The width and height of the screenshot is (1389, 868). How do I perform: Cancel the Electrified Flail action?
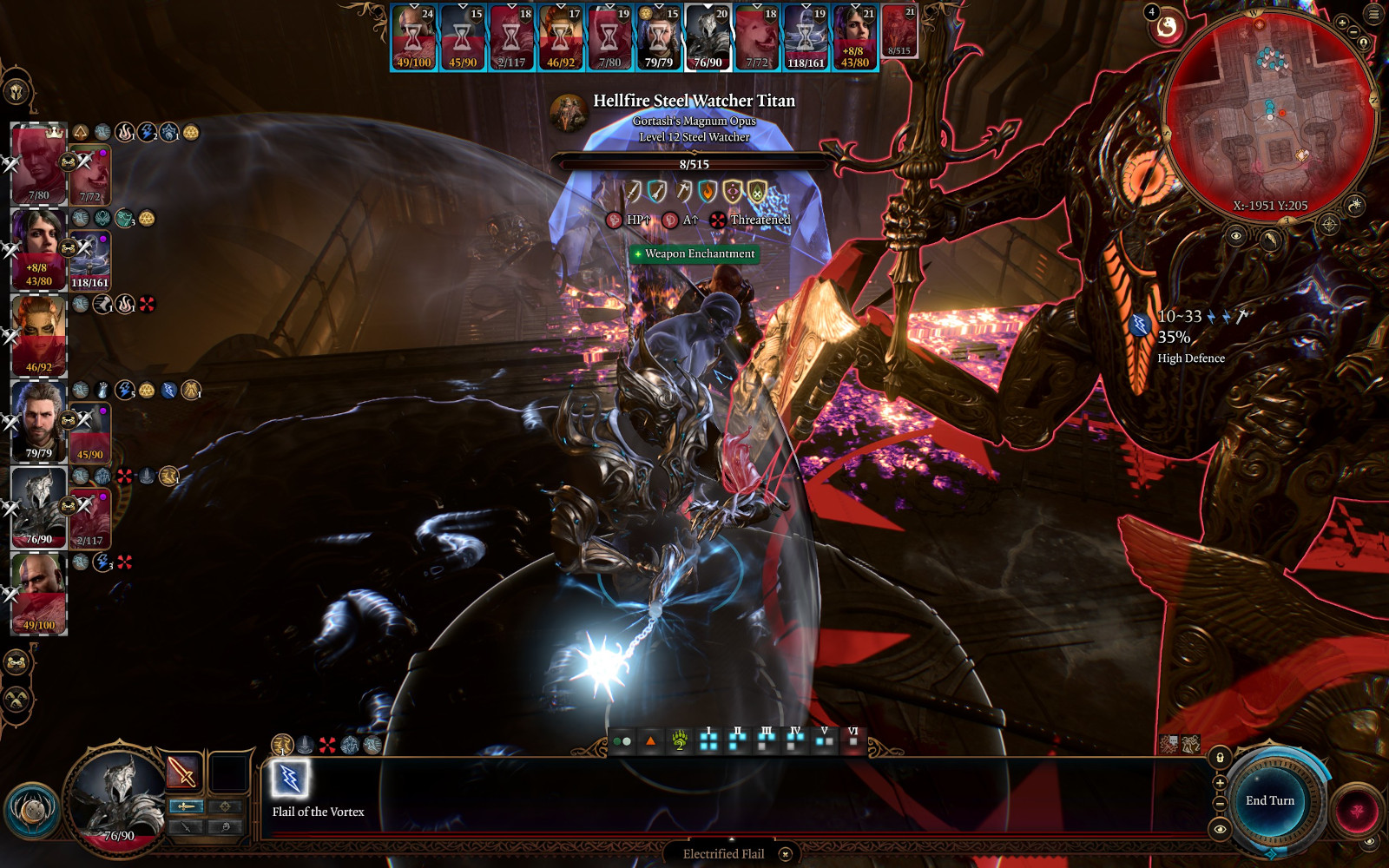786,854
